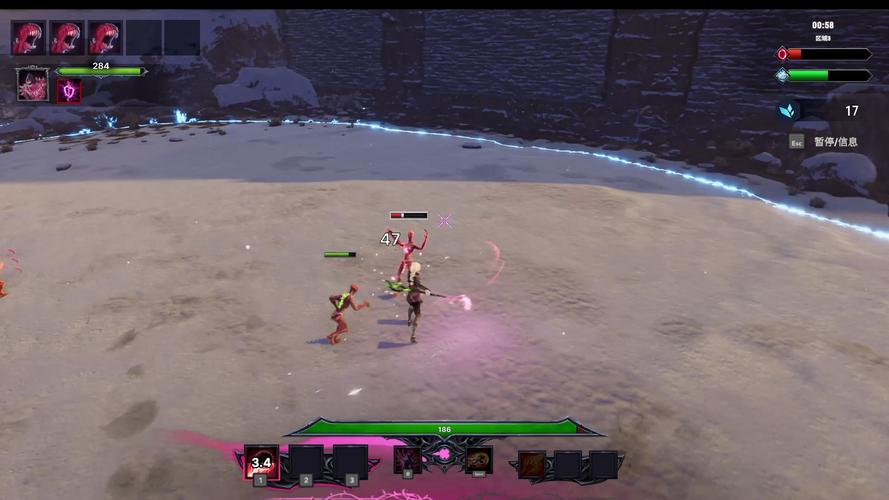Activate the red ability on cooldown

pos(262,462)
